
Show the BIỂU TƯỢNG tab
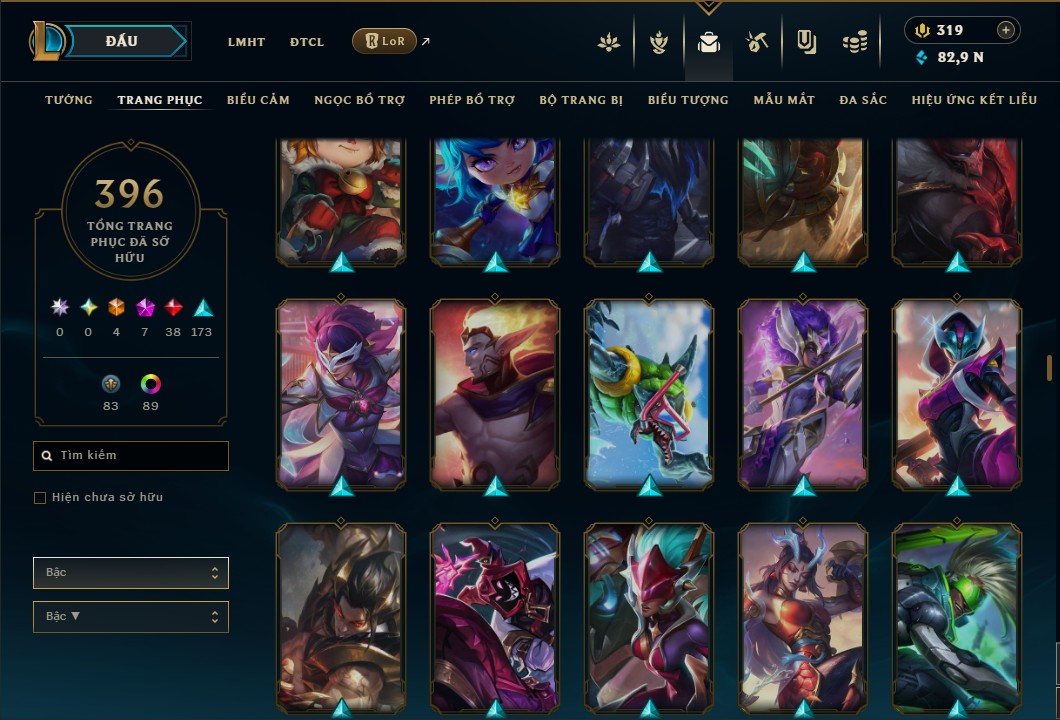coord(688,100)
